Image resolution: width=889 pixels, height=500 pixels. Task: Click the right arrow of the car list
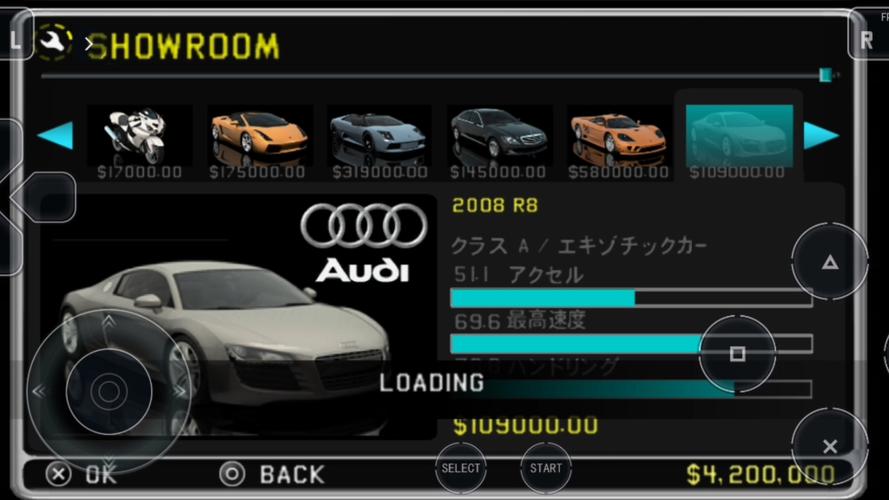(821, 135)
